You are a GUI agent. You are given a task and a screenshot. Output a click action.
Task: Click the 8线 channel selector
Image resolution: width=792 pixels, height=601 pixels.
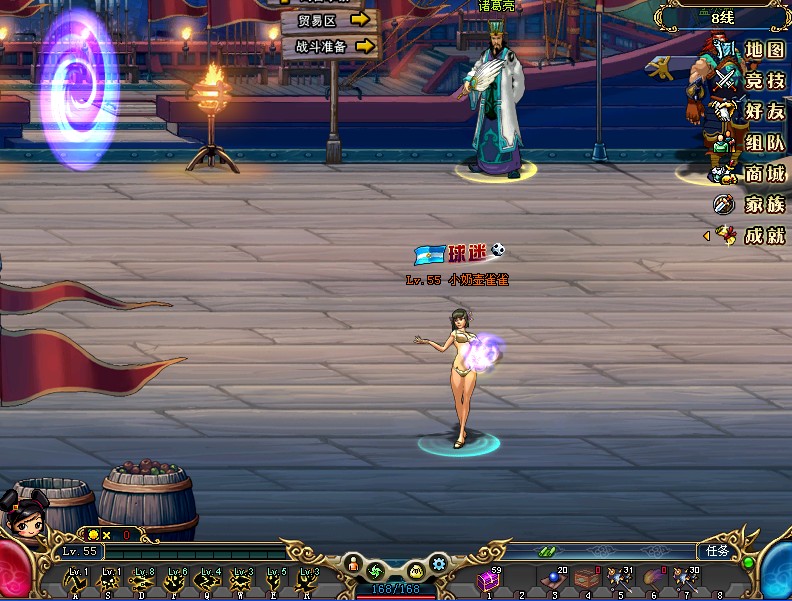pos(722,18)
